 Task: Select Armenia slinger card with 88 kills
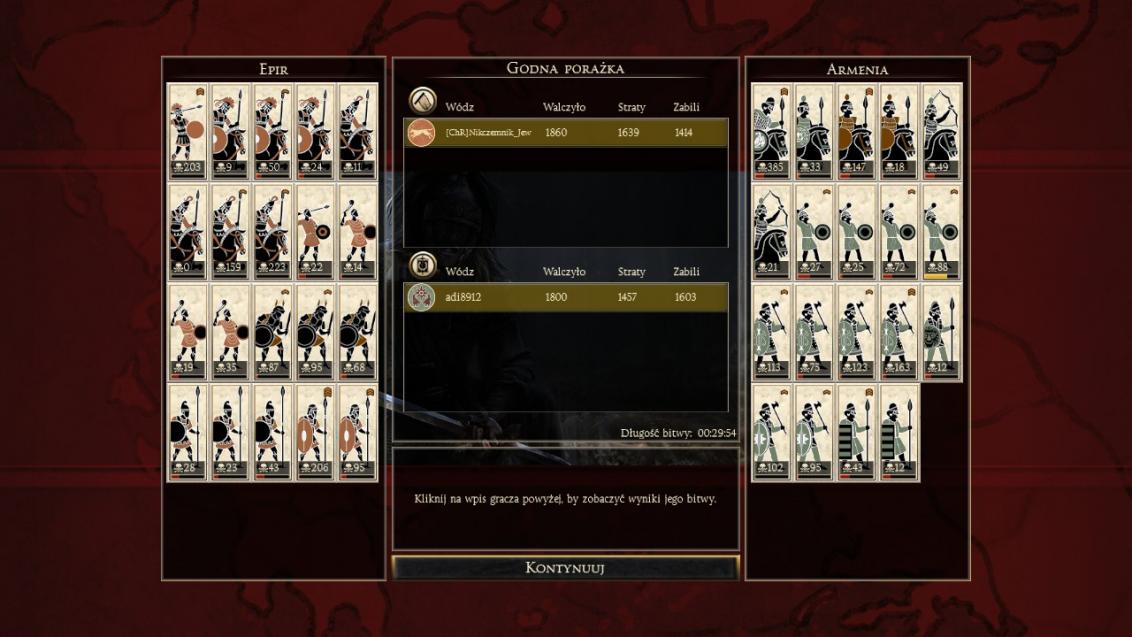coord(942,231)
